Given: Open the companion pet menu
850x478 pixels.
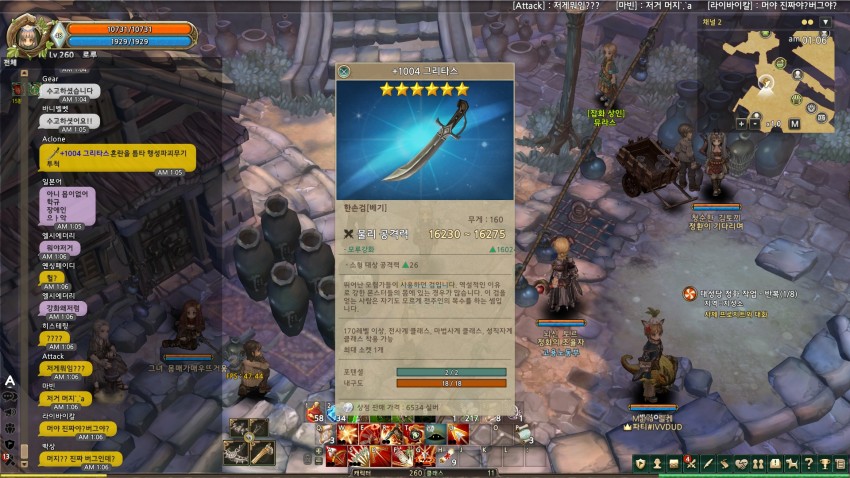Looking at the screenshot, I should pos(792,463).
